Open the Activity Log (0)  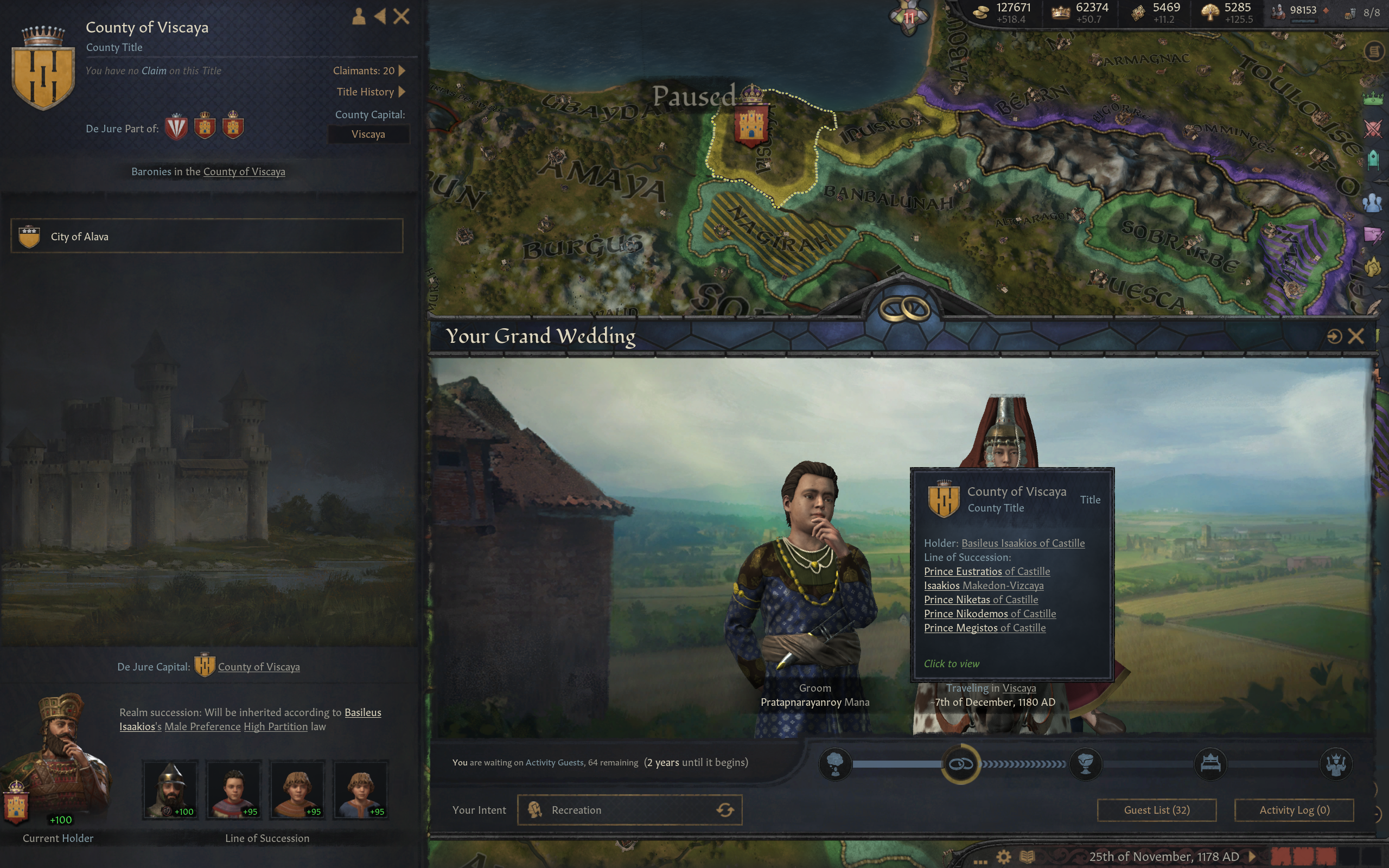click(1294, 809)
